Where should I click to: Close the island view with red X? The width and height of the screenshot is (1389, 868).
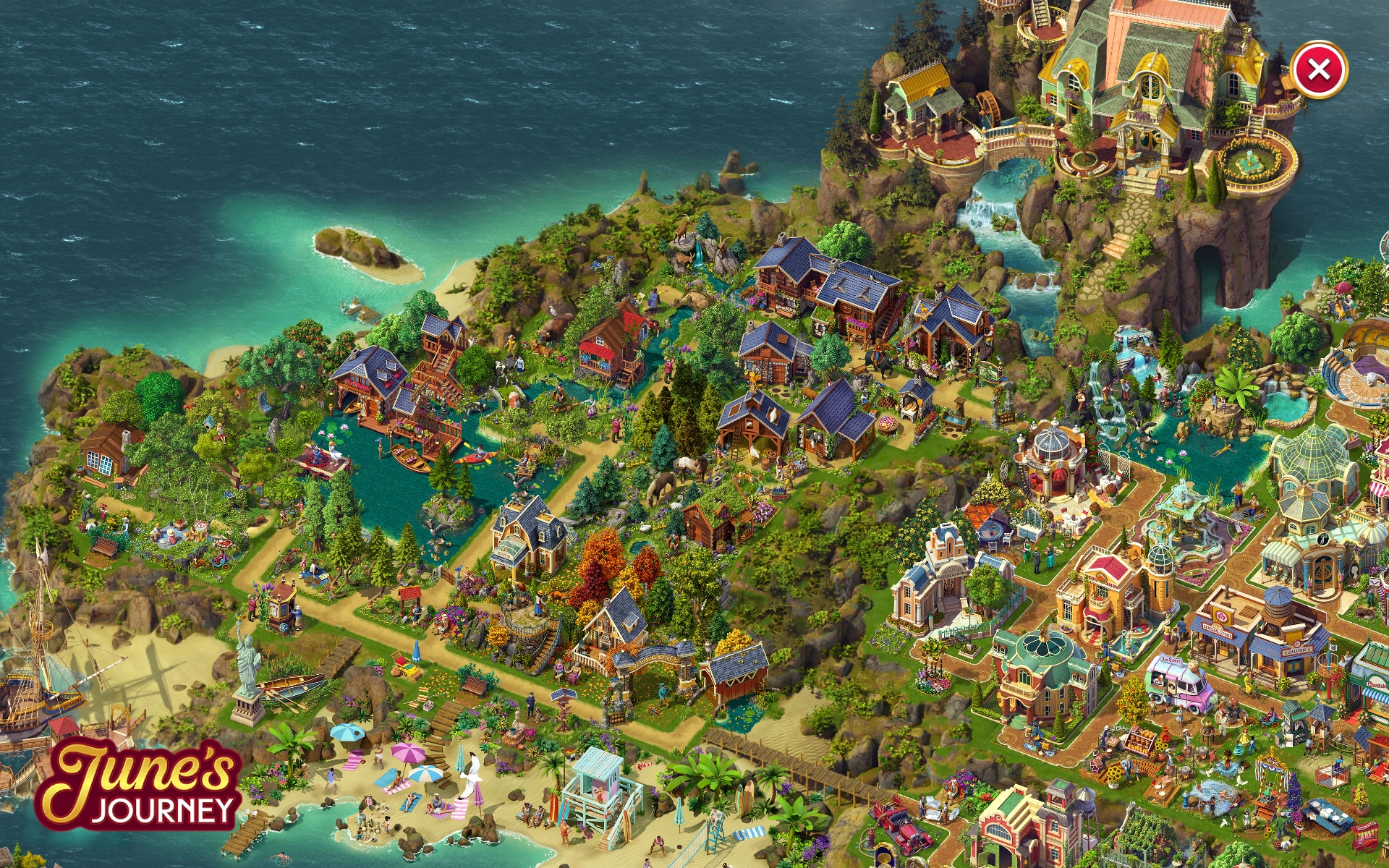point(1318,69)
